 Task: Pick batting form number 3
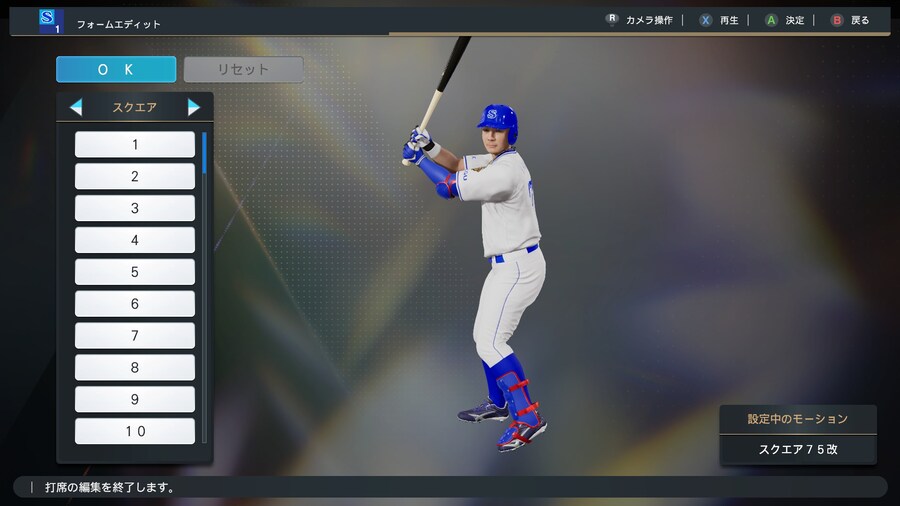[135, 208]
